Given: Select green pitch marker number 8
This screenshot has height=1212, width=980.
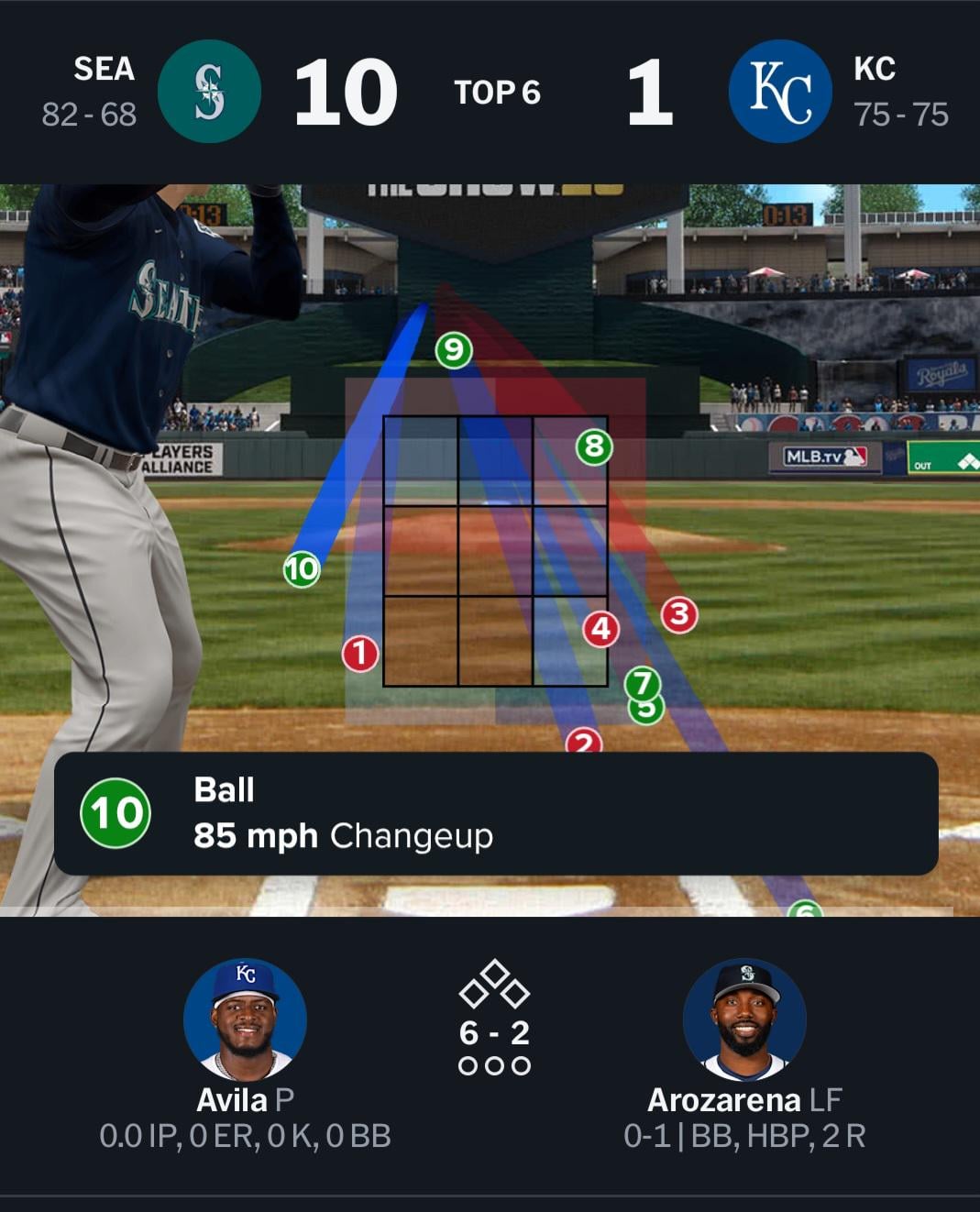Looking at the screenshot, I should 594,447.
